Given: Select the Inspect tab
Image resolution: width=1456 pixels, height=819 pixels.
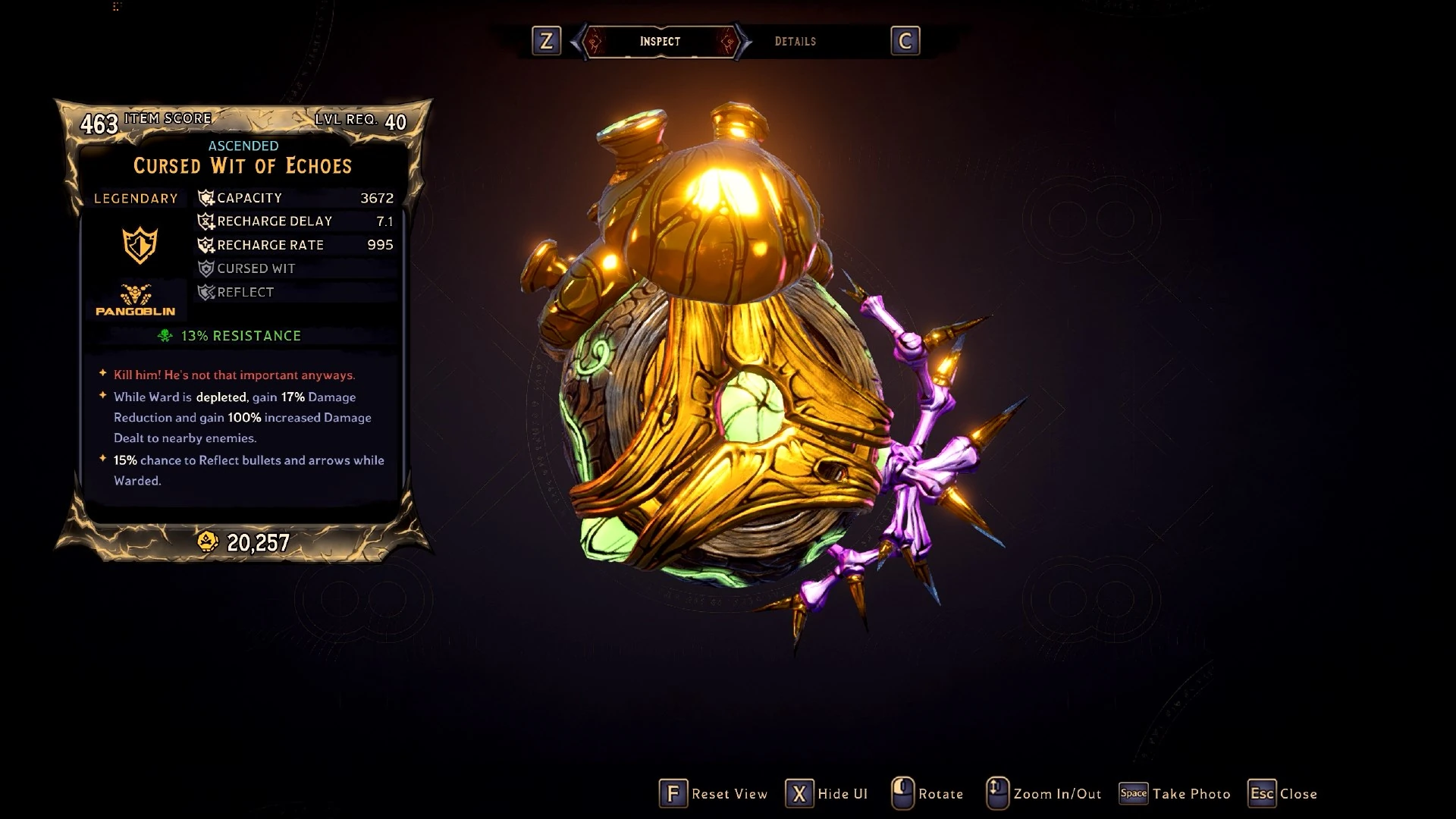Looking at the screenshot, I should [x=660, y=42].
